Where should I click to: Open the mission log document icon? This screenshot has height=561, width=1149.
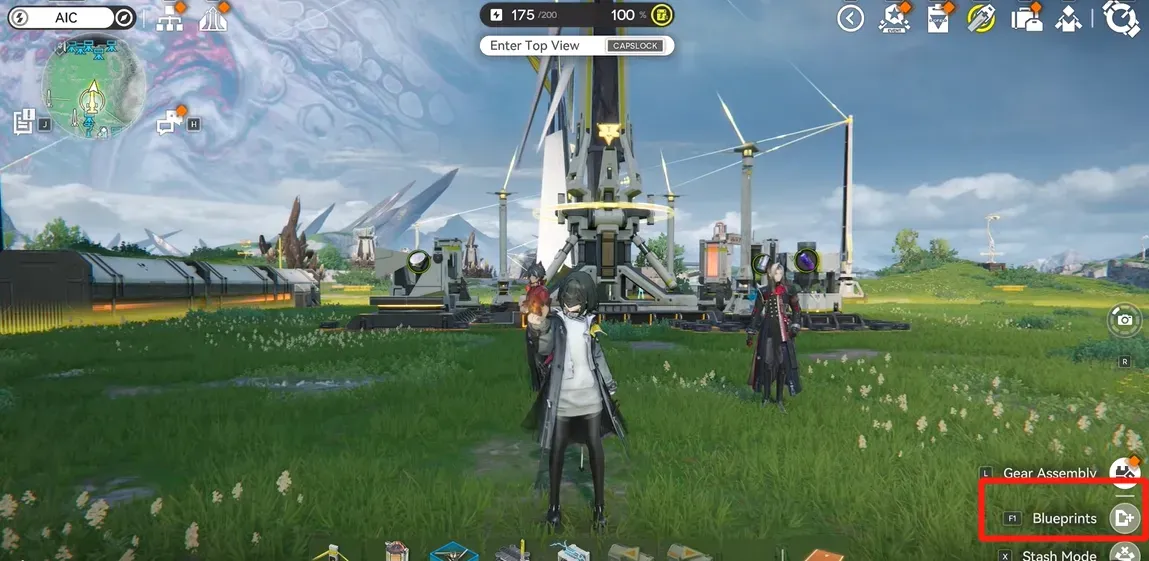(25, 123)
